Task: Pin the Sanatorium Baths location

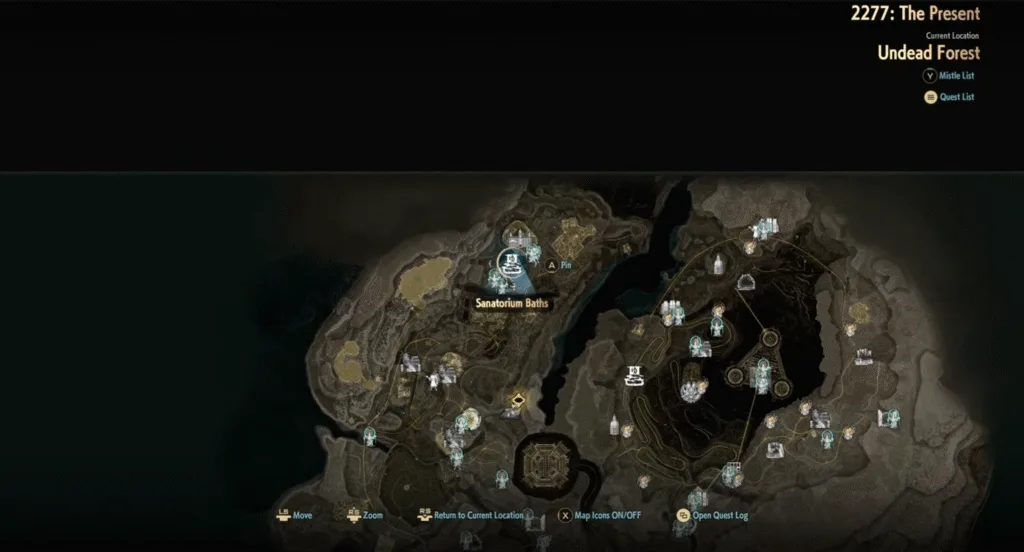Action: pos(558,266)
